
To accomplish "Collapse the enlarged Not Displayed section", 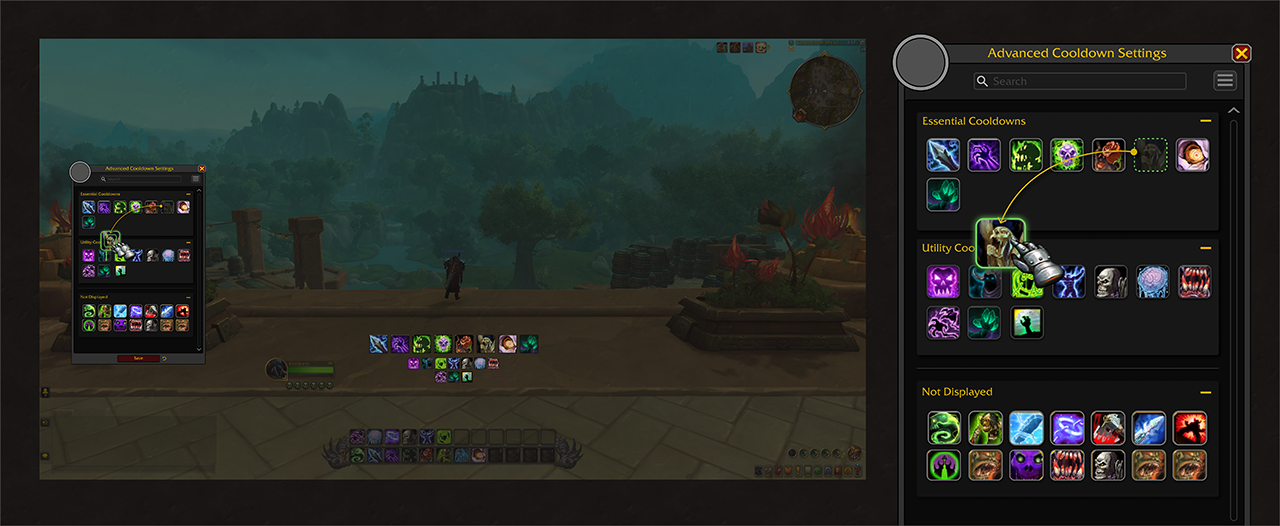I will 1206,392.
